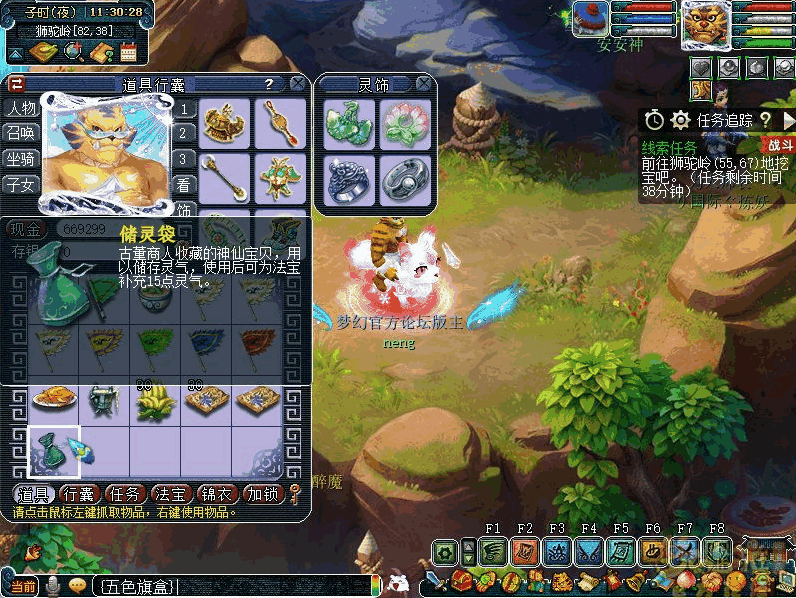Activate the F2 orange skill icon
796x598 pixels.
pos(525,551)
